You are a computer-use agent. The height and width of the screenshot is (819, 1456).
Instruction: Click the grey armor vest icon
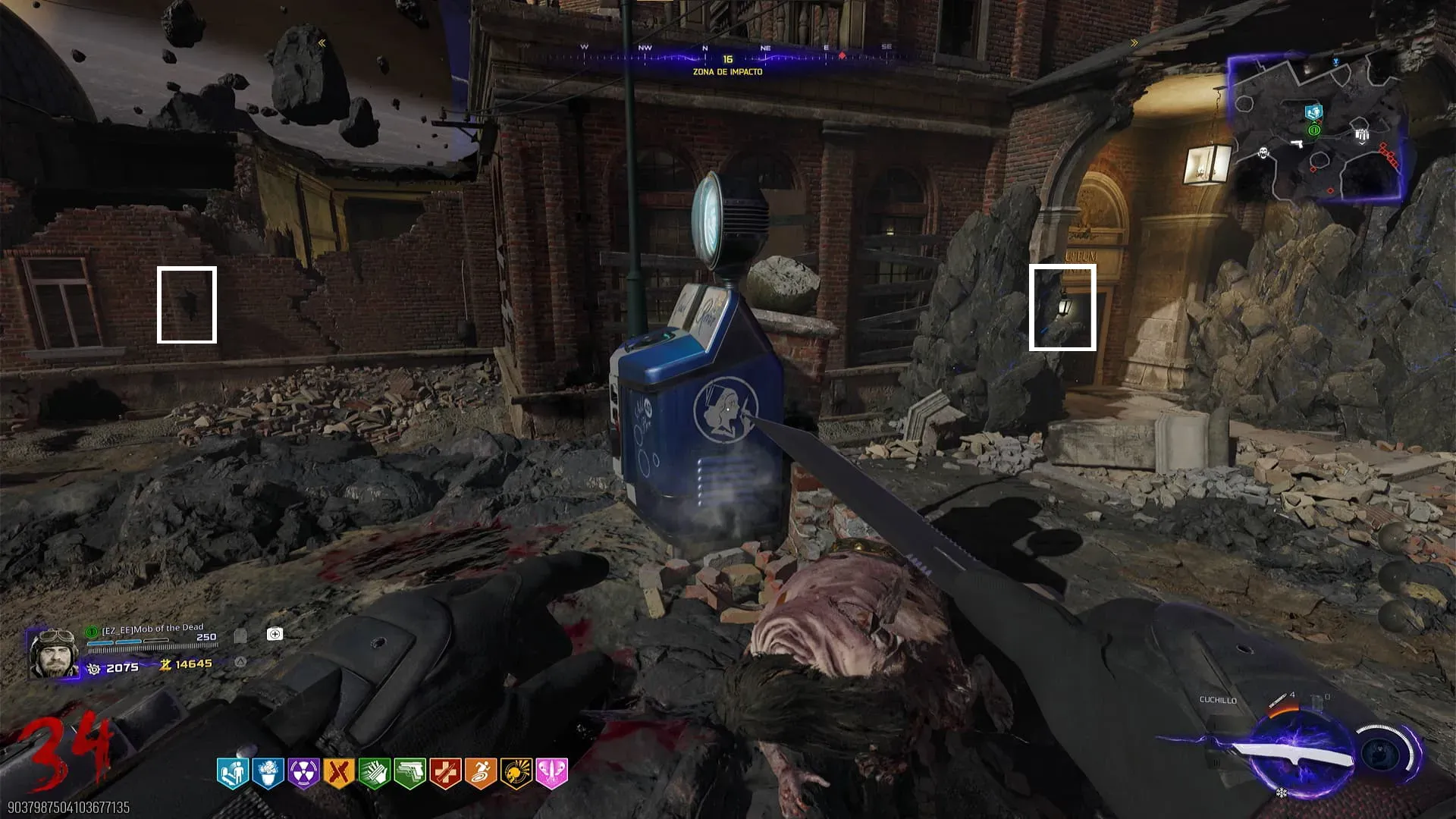(x=240, y=635)
